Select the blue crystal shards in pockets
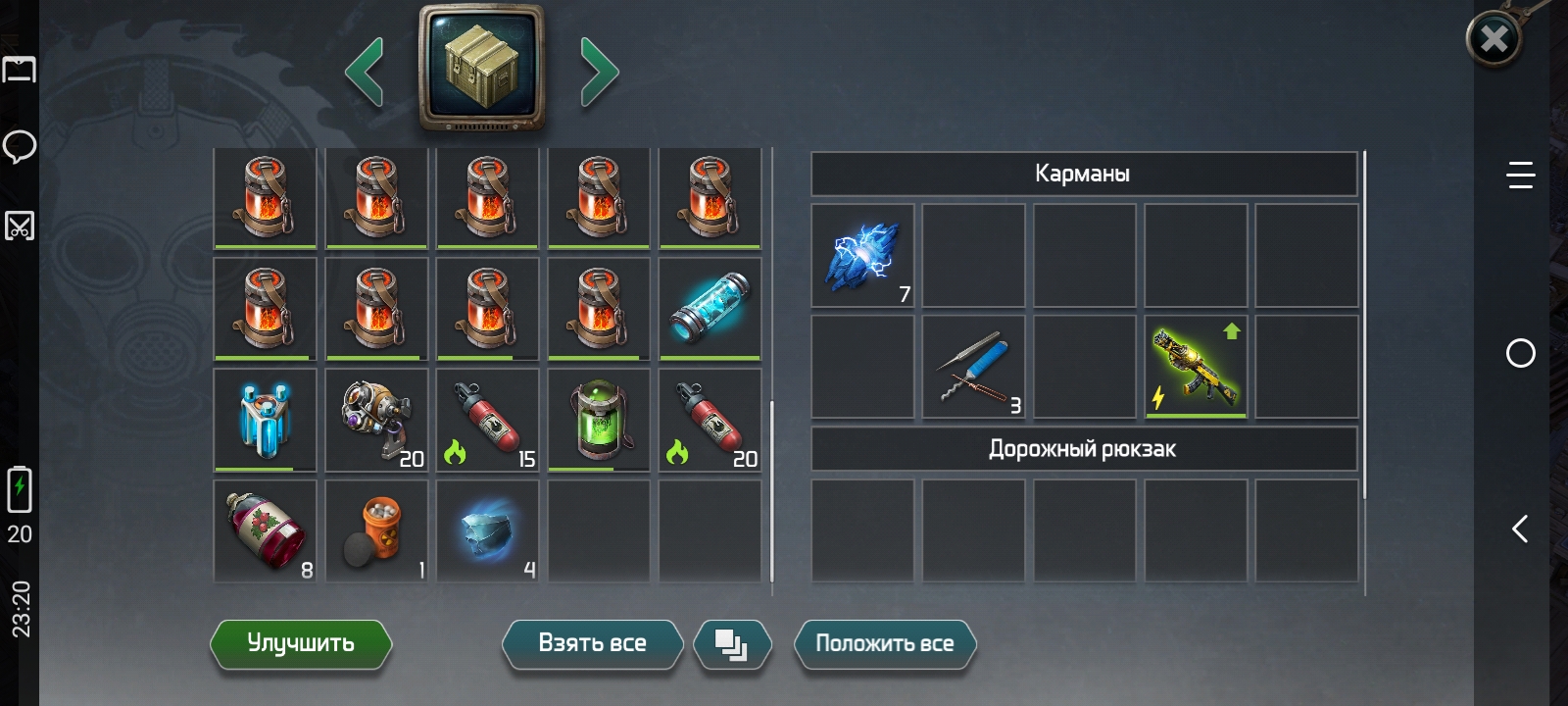This screenshot has width=1568, height=706. (x=862, y=256)
